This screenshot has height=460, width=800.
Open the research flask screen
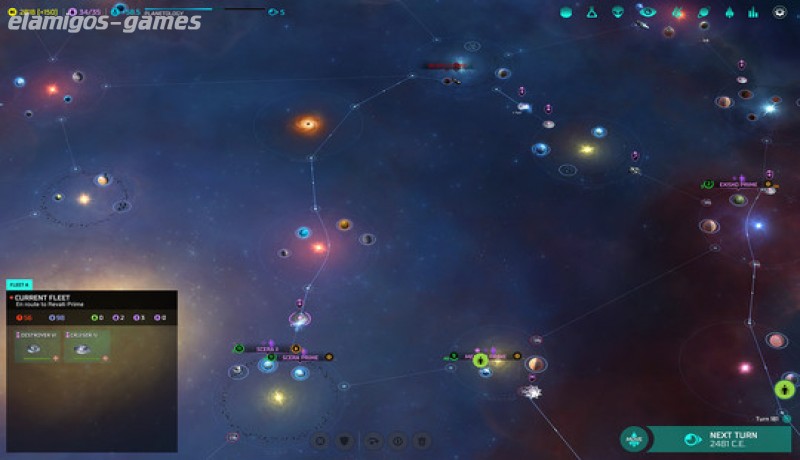[592, 12]
